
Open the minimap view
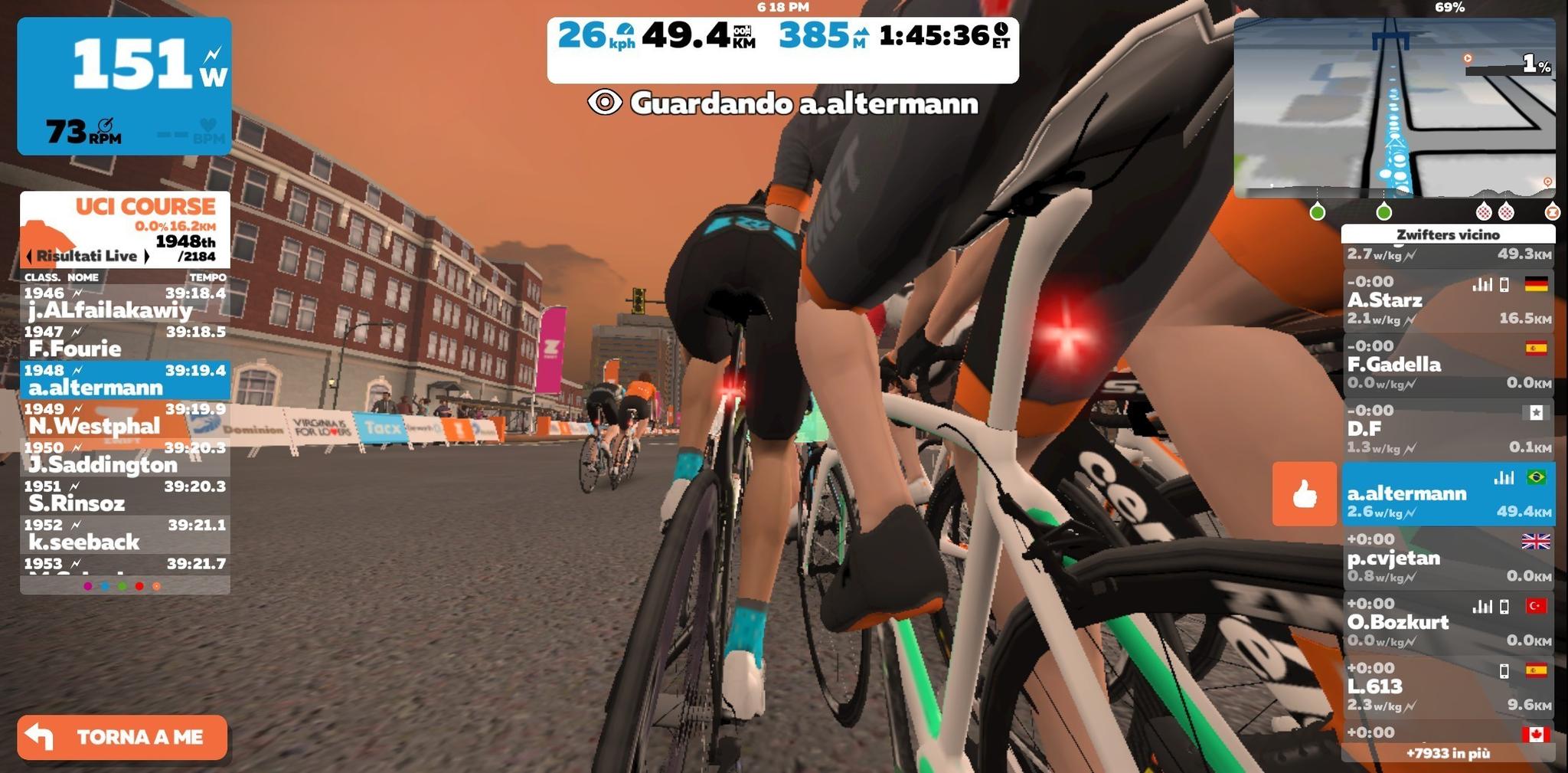point(1394,107)
